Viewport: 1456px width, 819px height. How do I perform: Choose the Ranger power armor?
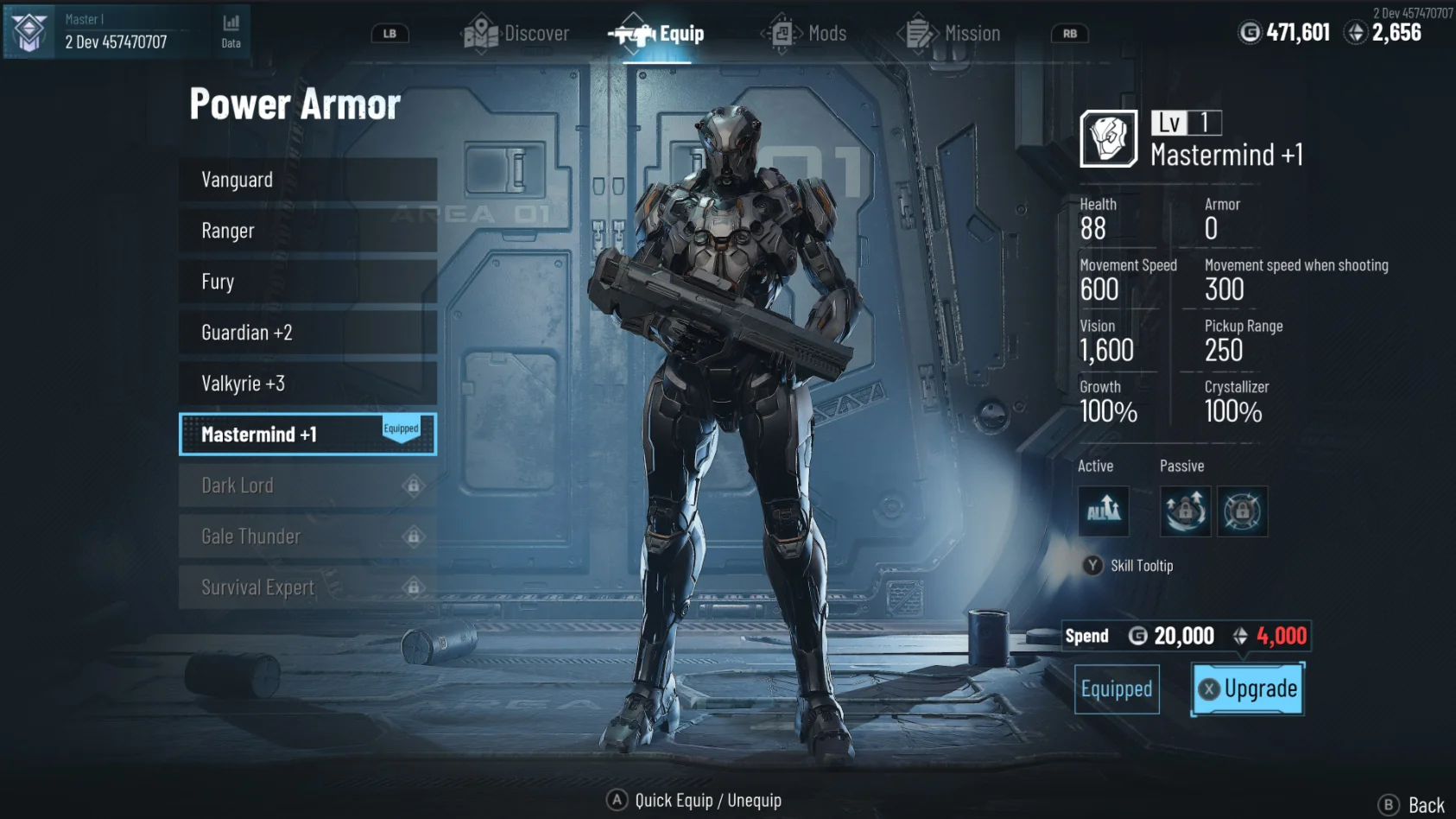[307, 231]
